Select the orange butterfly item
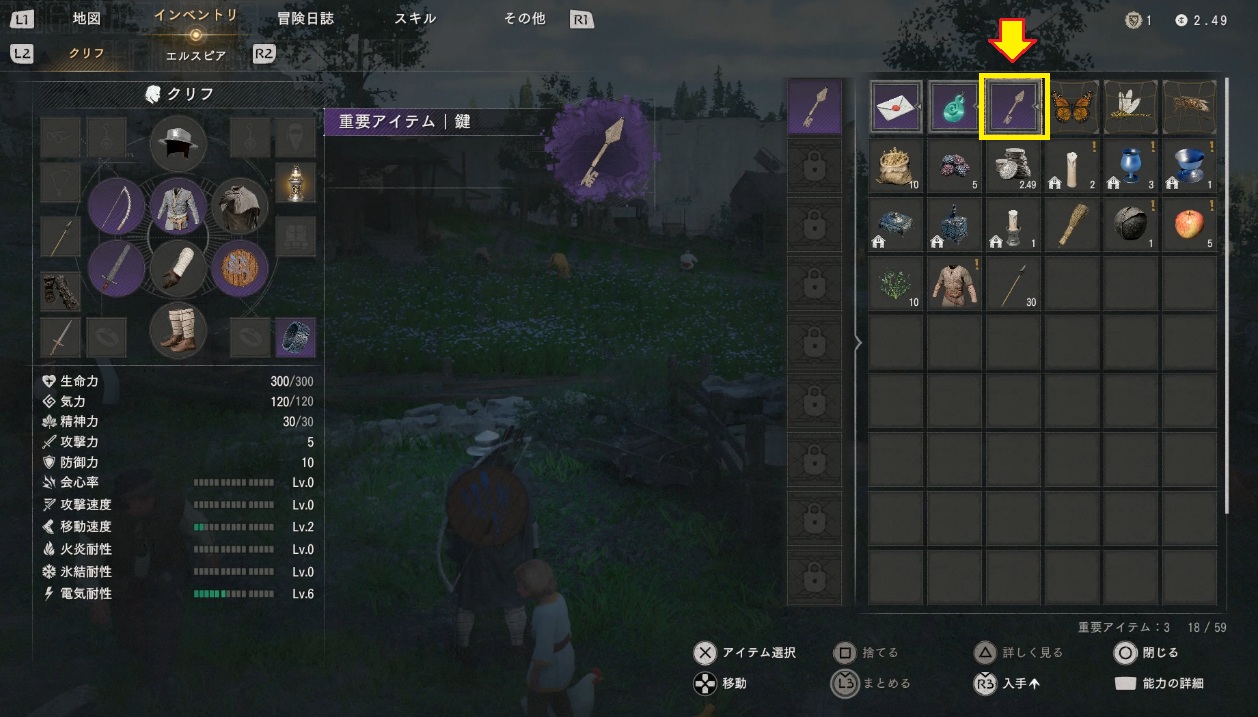 (1073, 108)
